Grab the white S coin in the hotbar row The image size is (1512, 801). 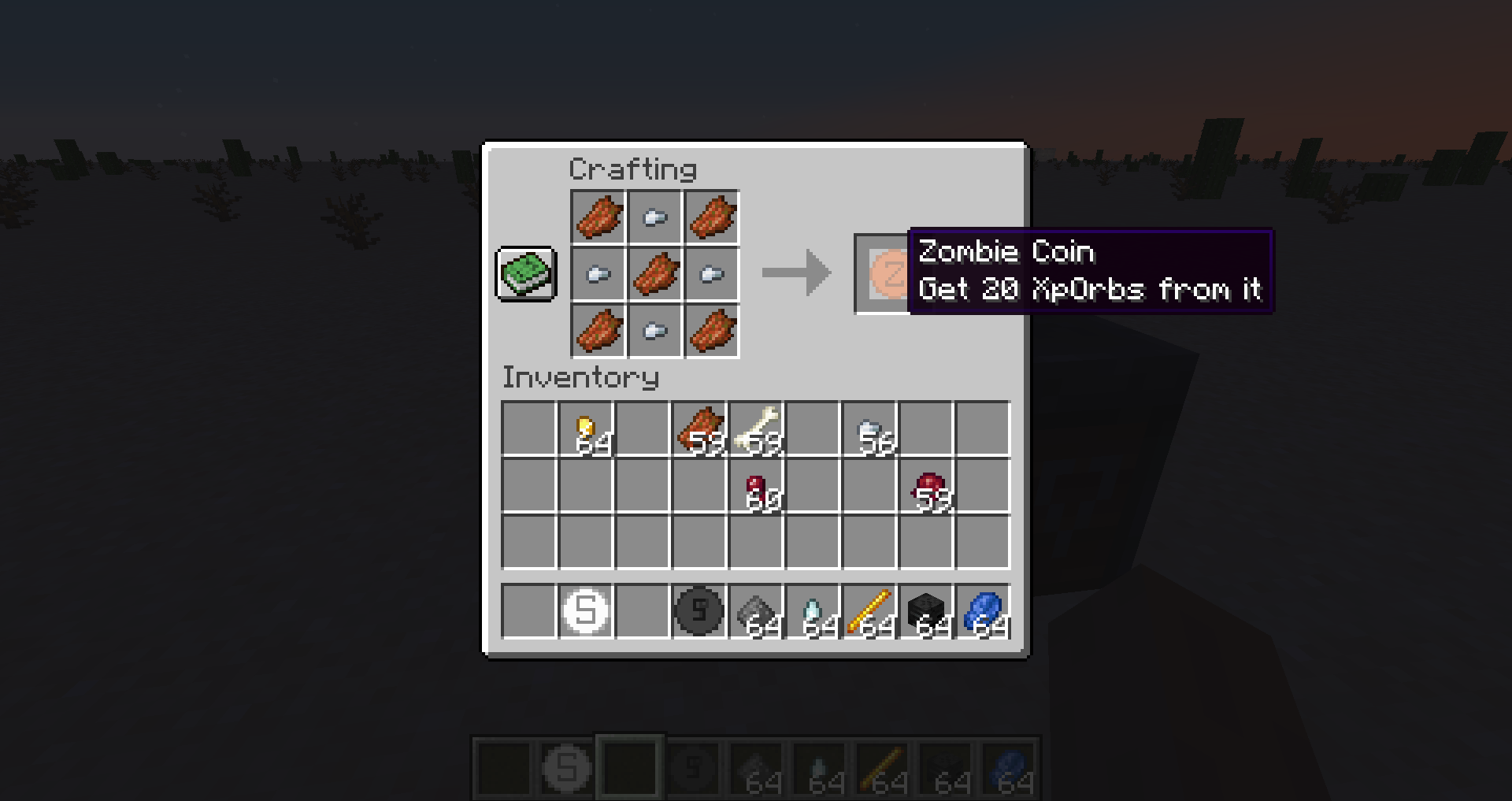586,613
